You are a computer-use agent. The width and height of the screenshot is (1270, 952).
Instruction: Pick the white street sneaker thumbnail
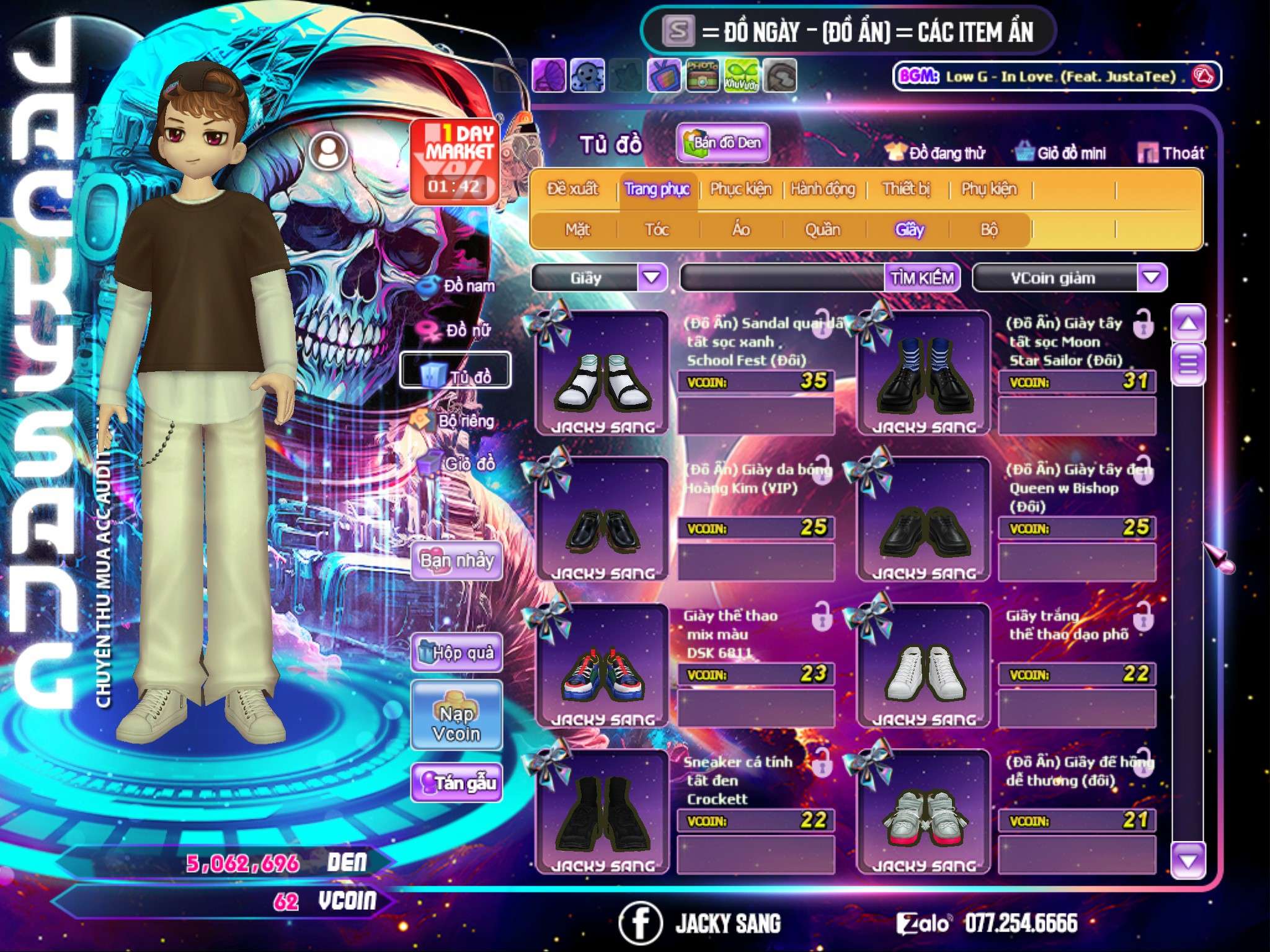(924, 668)
